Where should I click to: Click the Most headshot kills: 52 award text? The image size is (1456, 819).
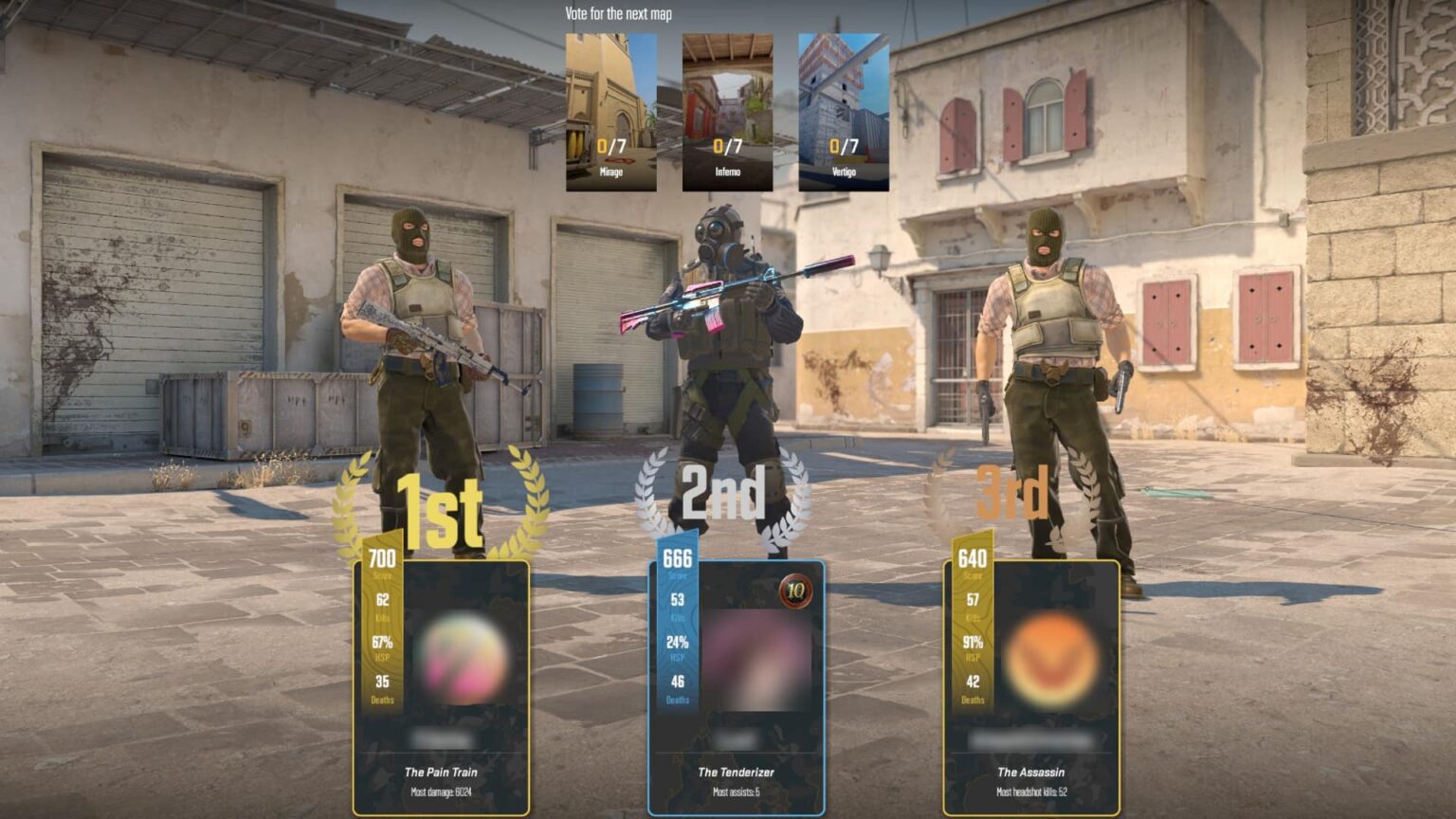click(1033, 792)
